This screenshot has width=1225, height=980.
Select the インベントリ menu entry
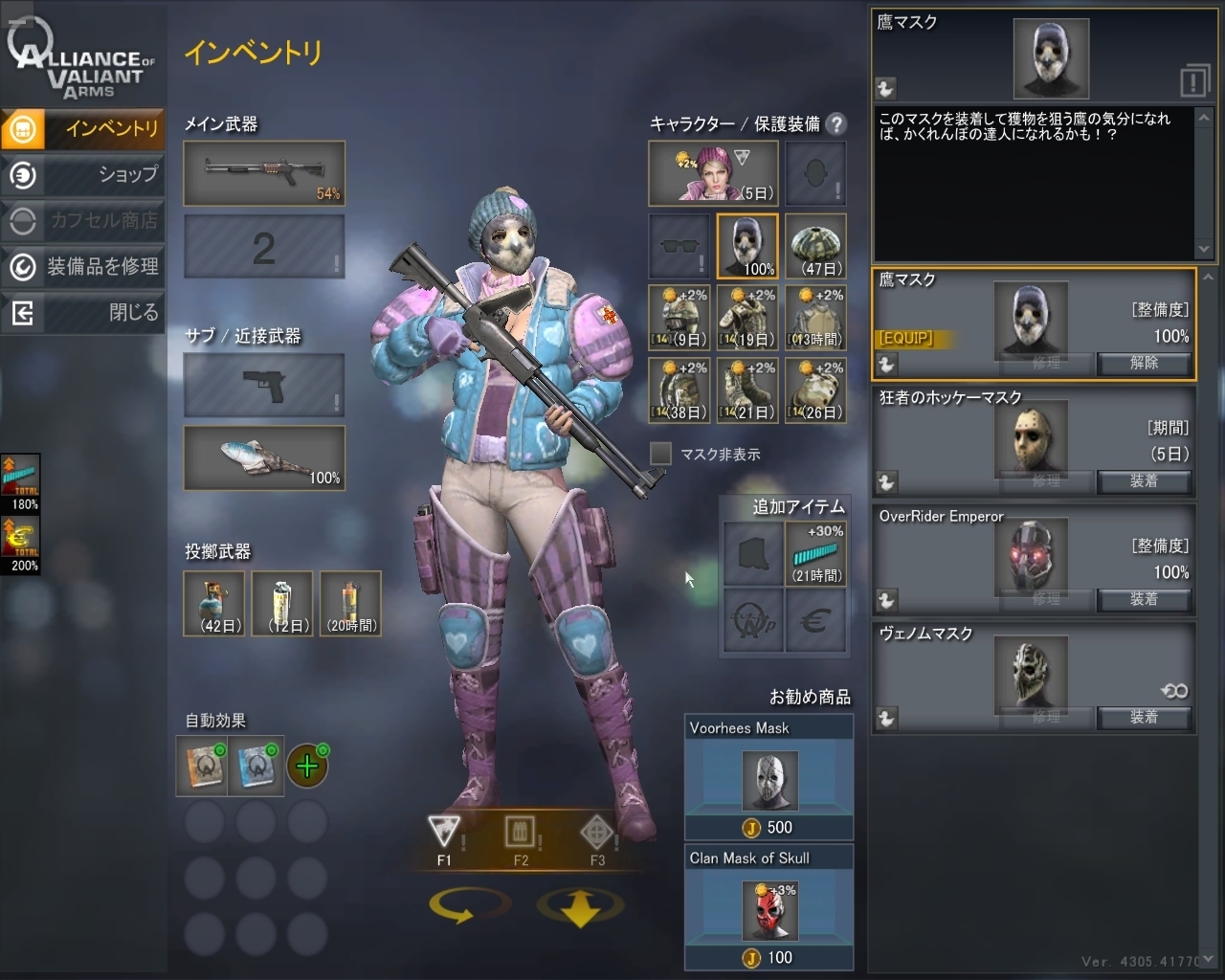coord(83,128)
